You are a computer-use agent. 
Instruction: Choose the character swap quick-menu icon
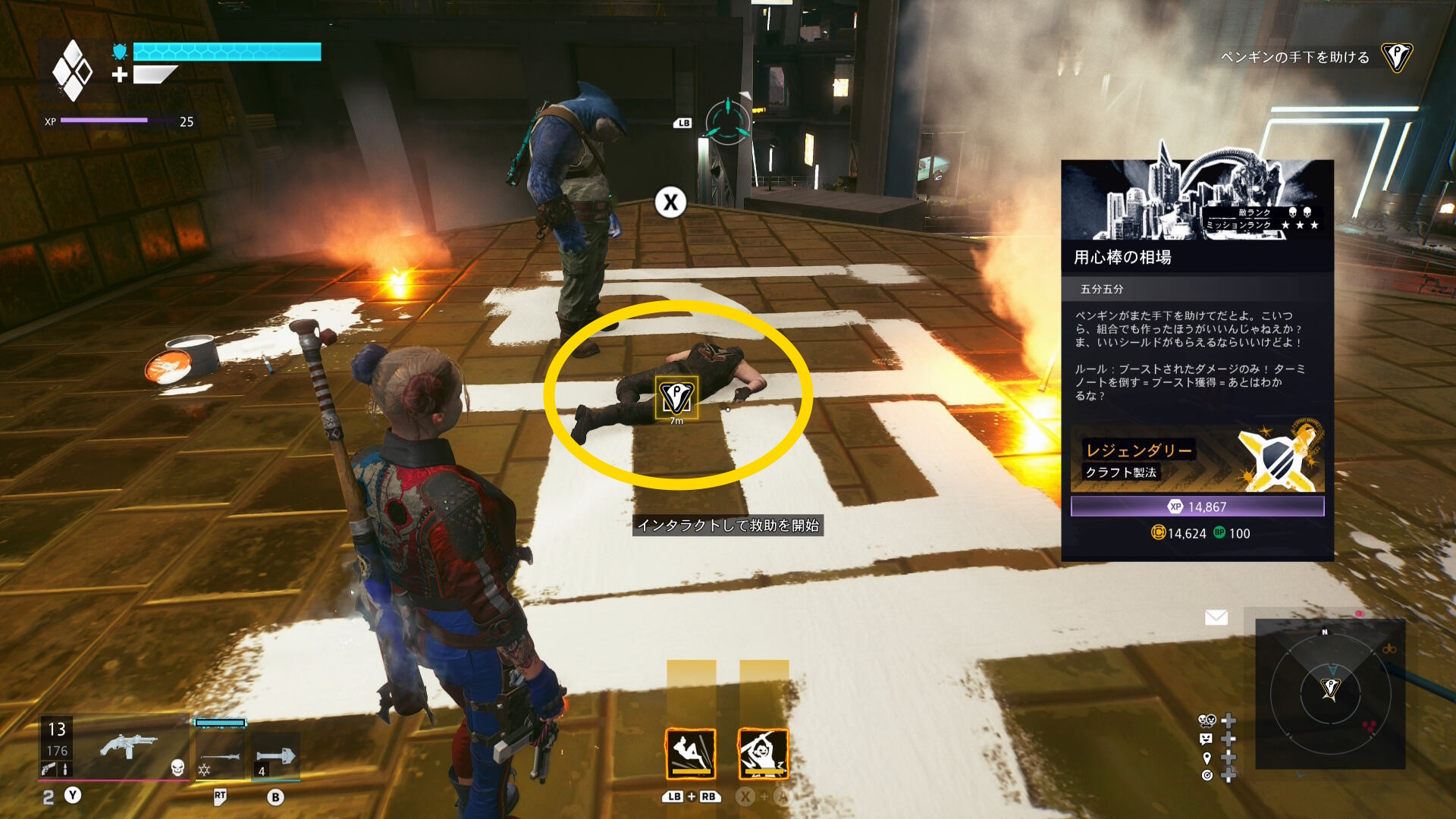click(1207, 720)
